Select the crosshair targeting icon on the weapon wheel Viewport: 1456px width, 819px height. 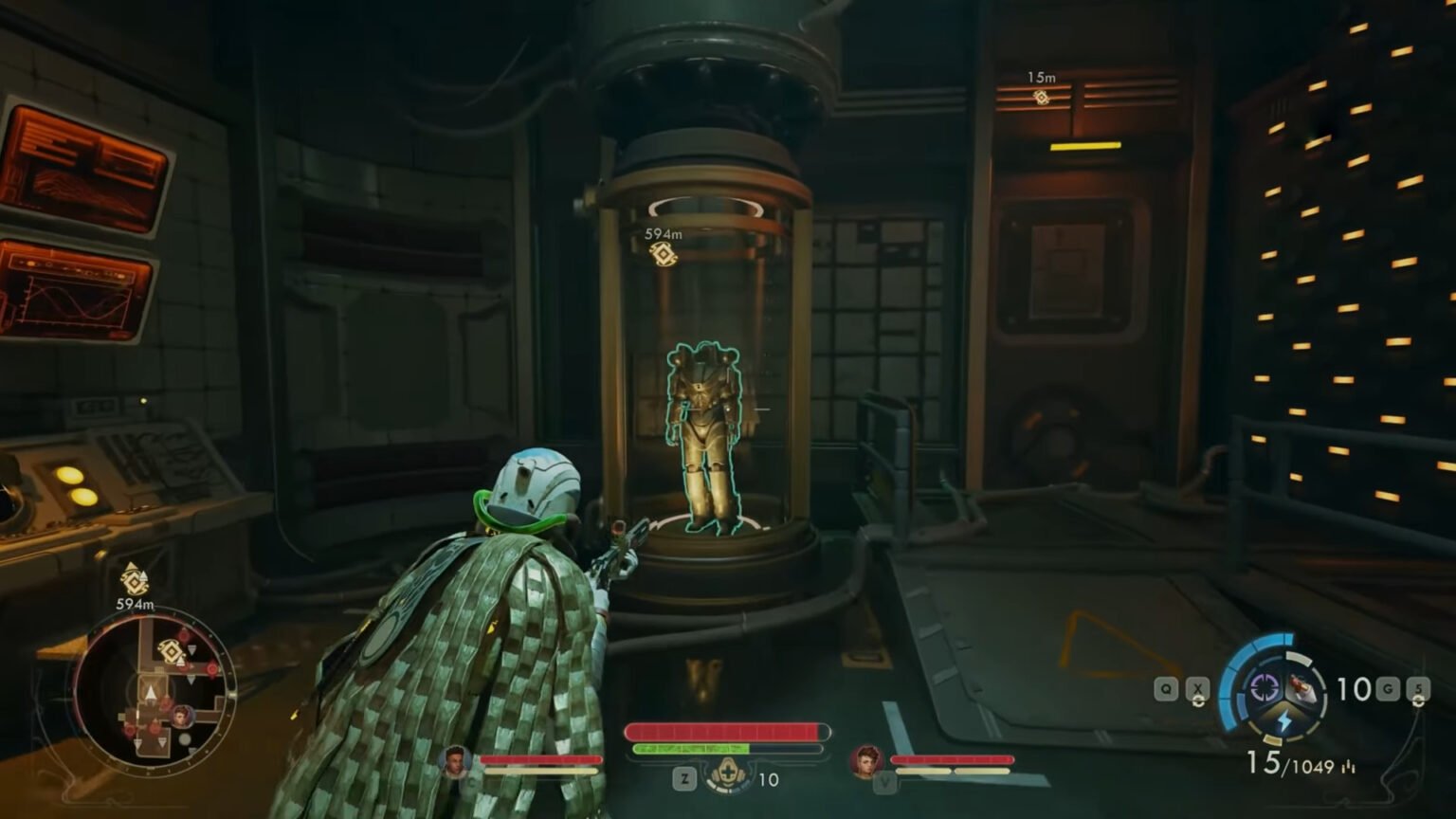pyautogui.click(x=1265, y=686)
